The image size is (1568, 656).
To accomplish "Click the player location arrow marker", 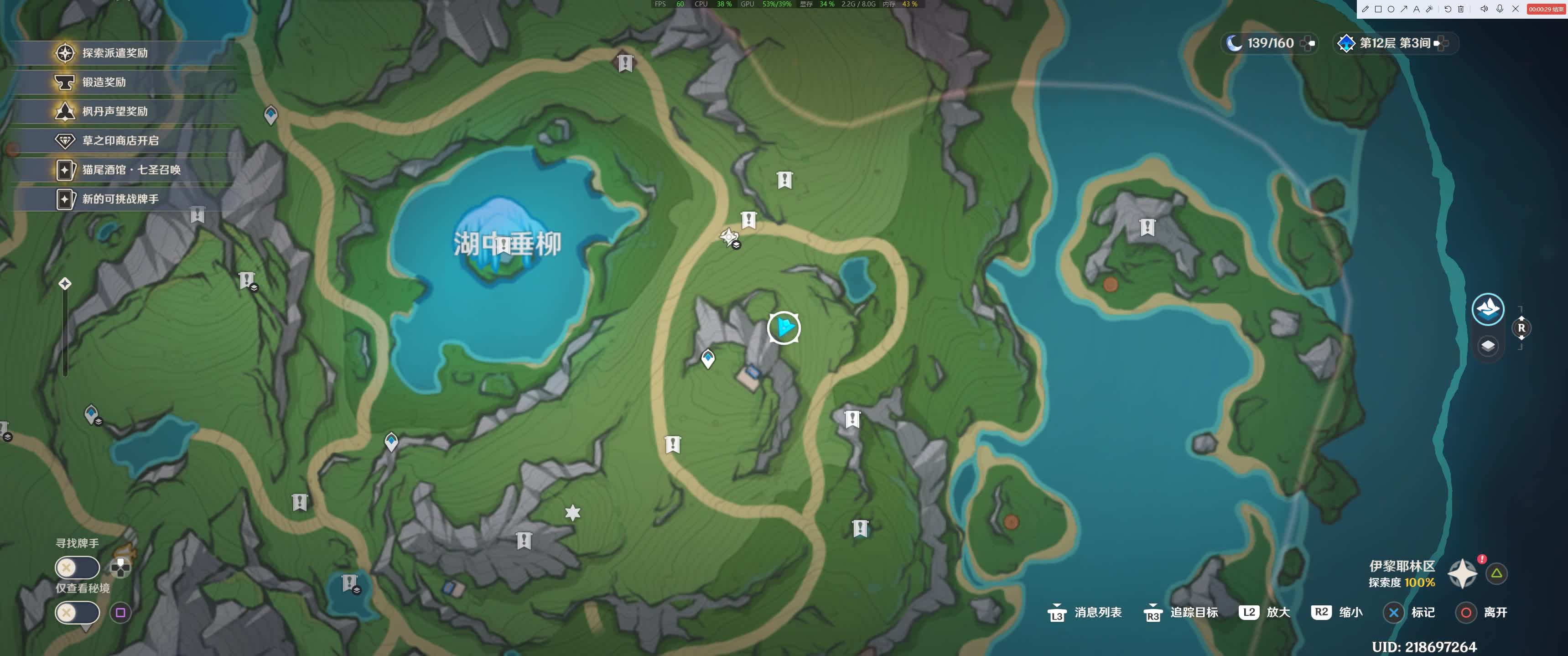I will (x=784, y=328).
